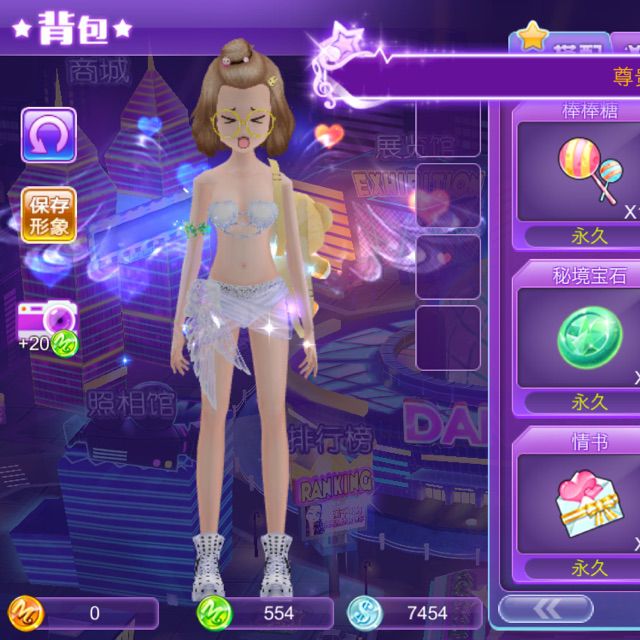Select the 秘境宝石 green gem item
Screen dimensions: 640x640
[x=588, y=336]
